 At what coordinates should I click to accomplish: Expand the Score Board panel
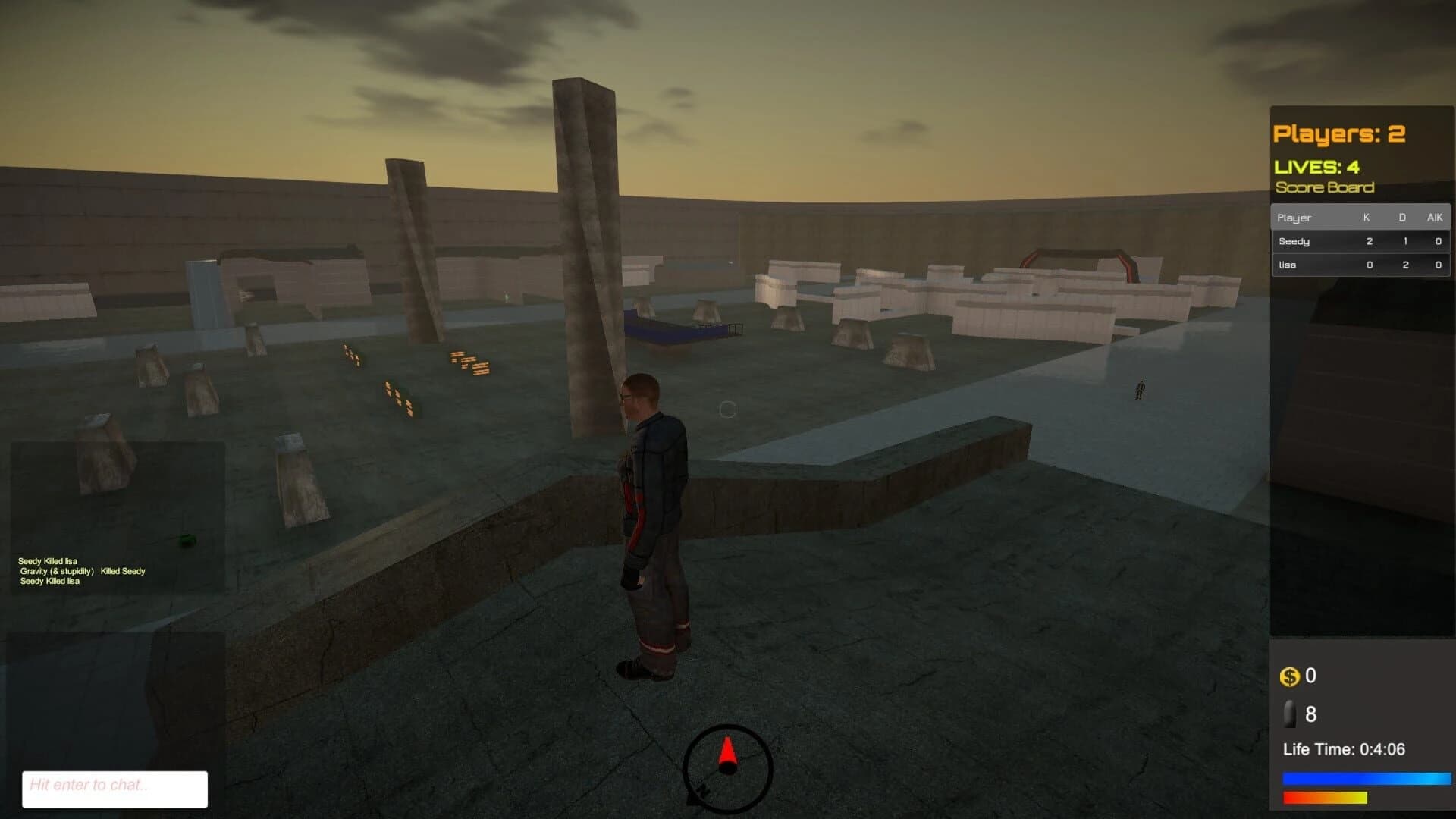[x=1326, y=187]
